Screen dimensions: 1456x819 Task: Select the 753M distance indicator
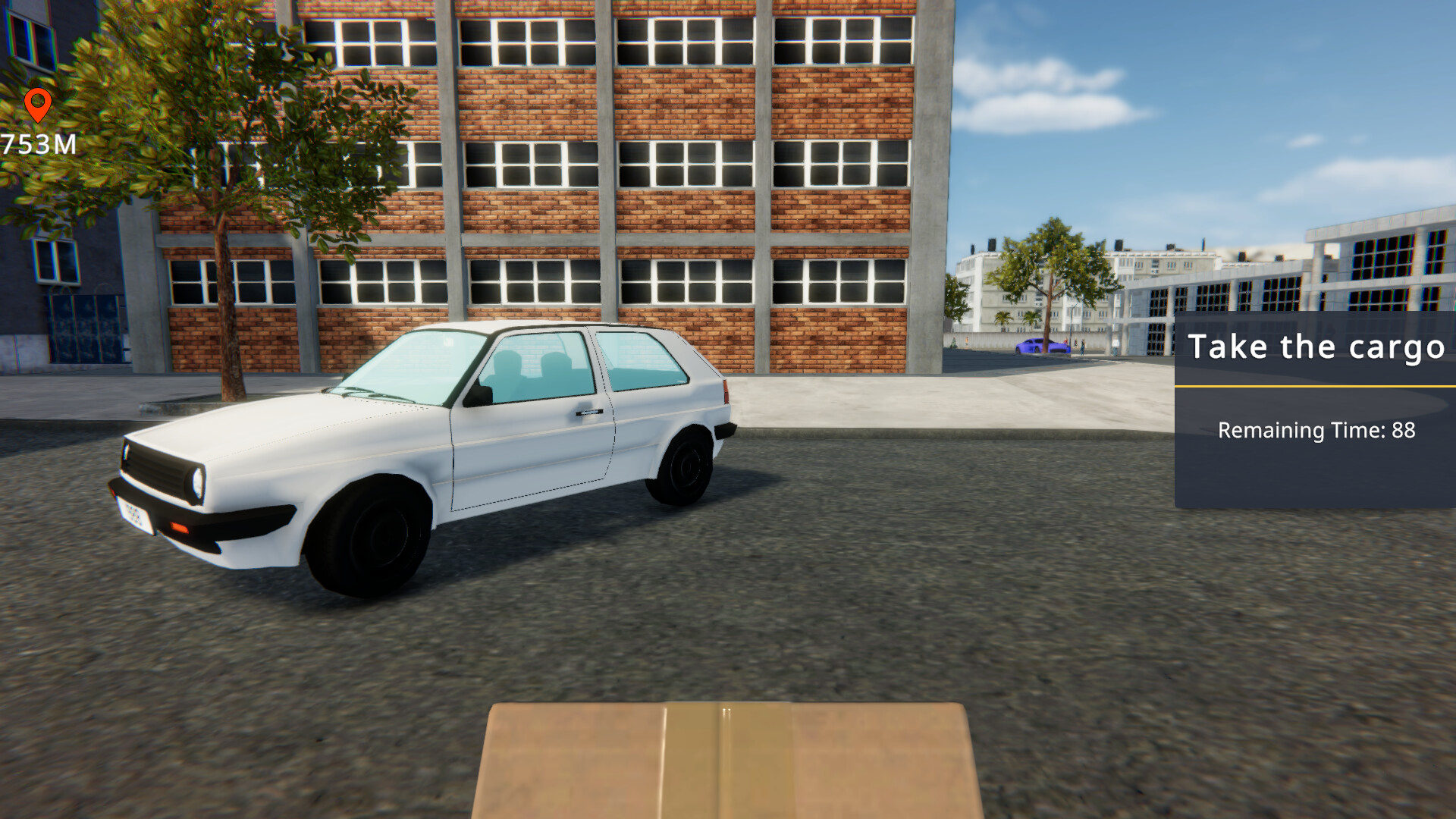click(x=38, y=141)
